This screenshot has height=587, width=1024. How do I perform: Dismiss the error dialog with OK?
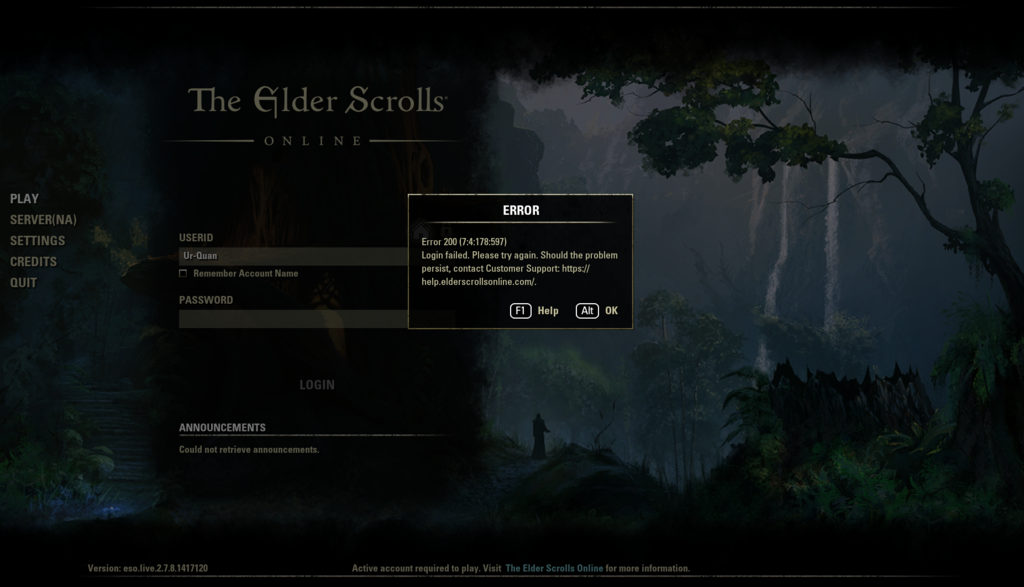(598, 311)
